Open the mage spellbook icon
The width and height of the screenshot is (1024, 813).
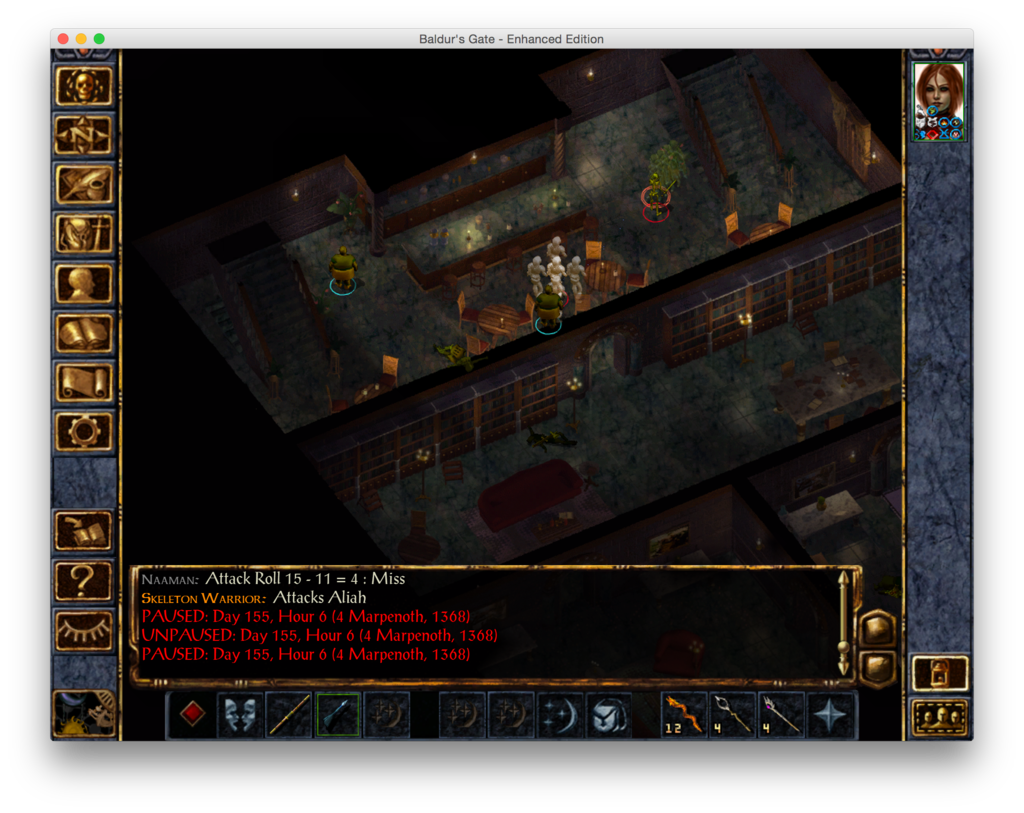point(84,333)
